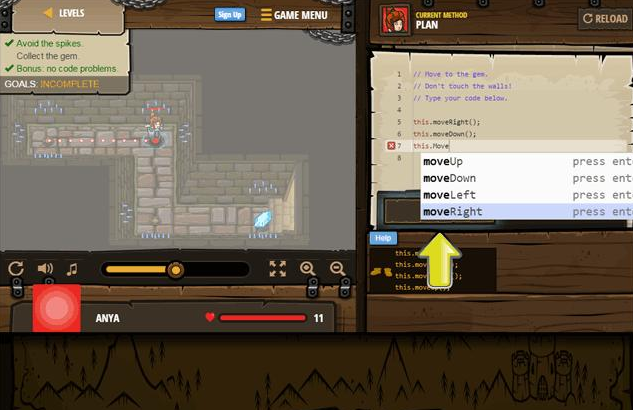This screenshot has width=633, height=410.
Task: Open the Game Menu
Action: pos(294,15)
